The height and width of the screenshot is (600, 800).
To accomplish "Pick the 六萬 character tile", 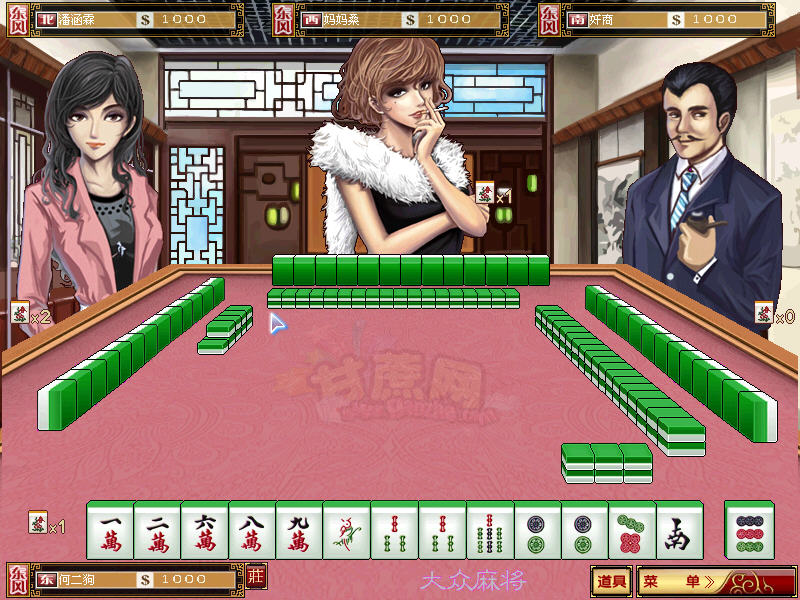I will click(x=205, y=530).
